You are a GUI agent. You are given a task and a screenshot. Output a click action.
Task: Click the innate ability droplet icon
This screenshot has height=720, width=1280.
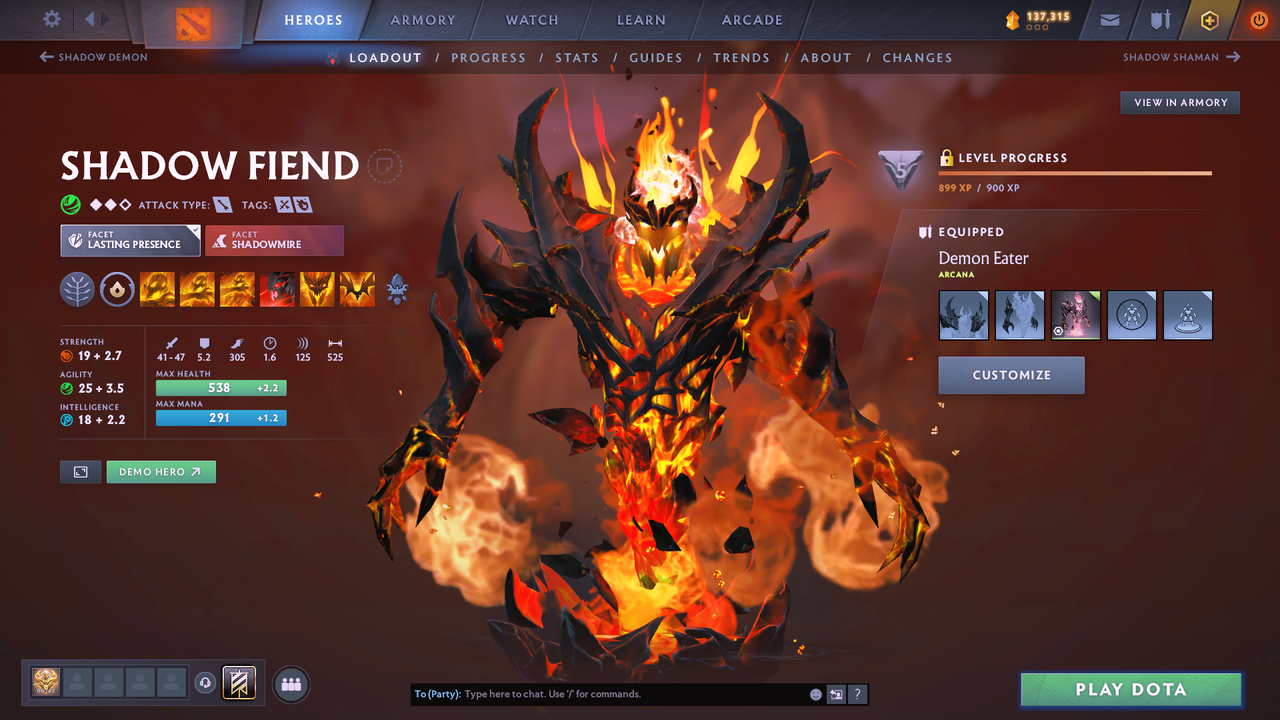117,290
